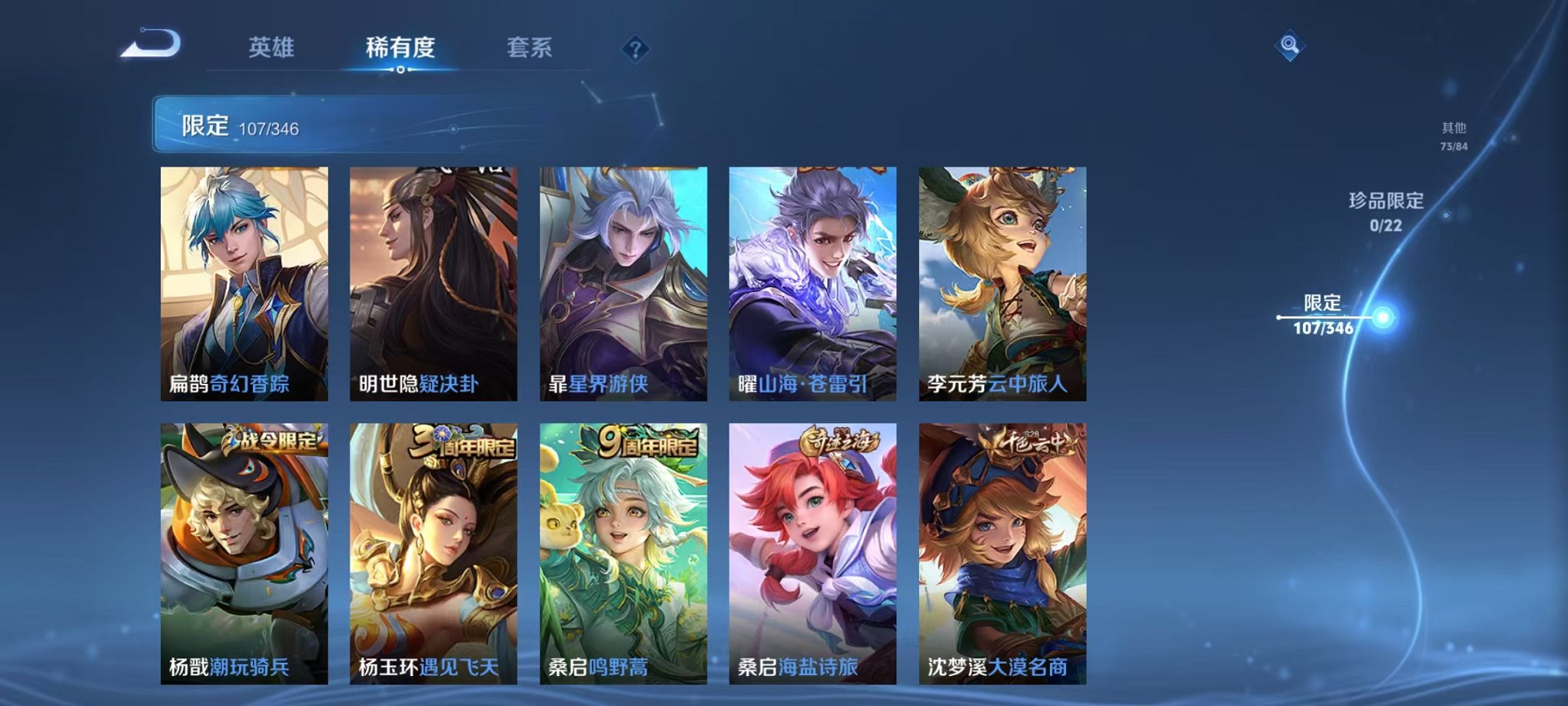Switch to the 英雄 tab
This screenshot has height=706, width=1568.
coord(272,46)
